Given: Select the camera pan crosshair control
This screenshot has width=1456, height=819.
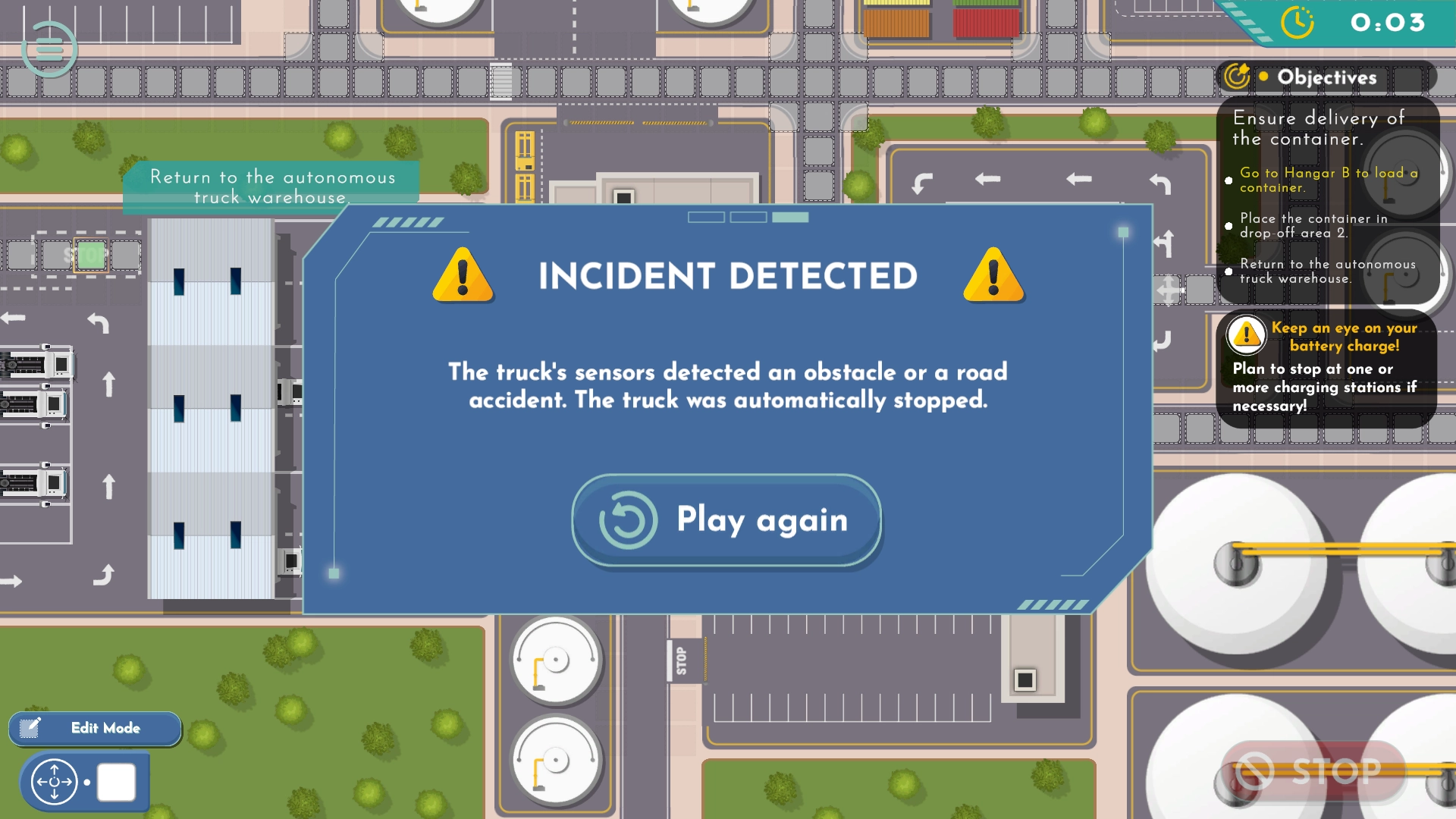Looking at the screenshot, I should coord(54,782).
